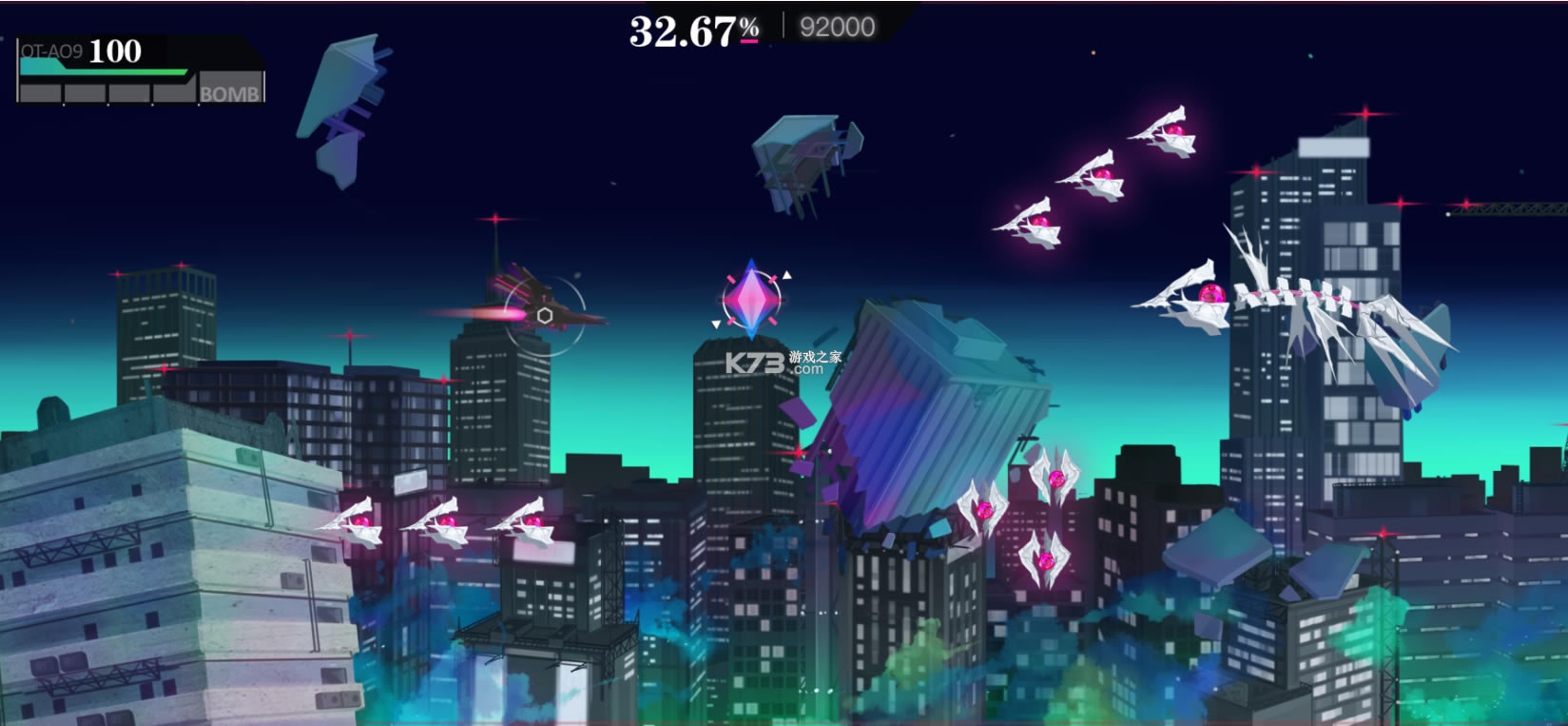
Task: Click the leftmost white bird enemy in the low formation
Action: pos(361,523)
